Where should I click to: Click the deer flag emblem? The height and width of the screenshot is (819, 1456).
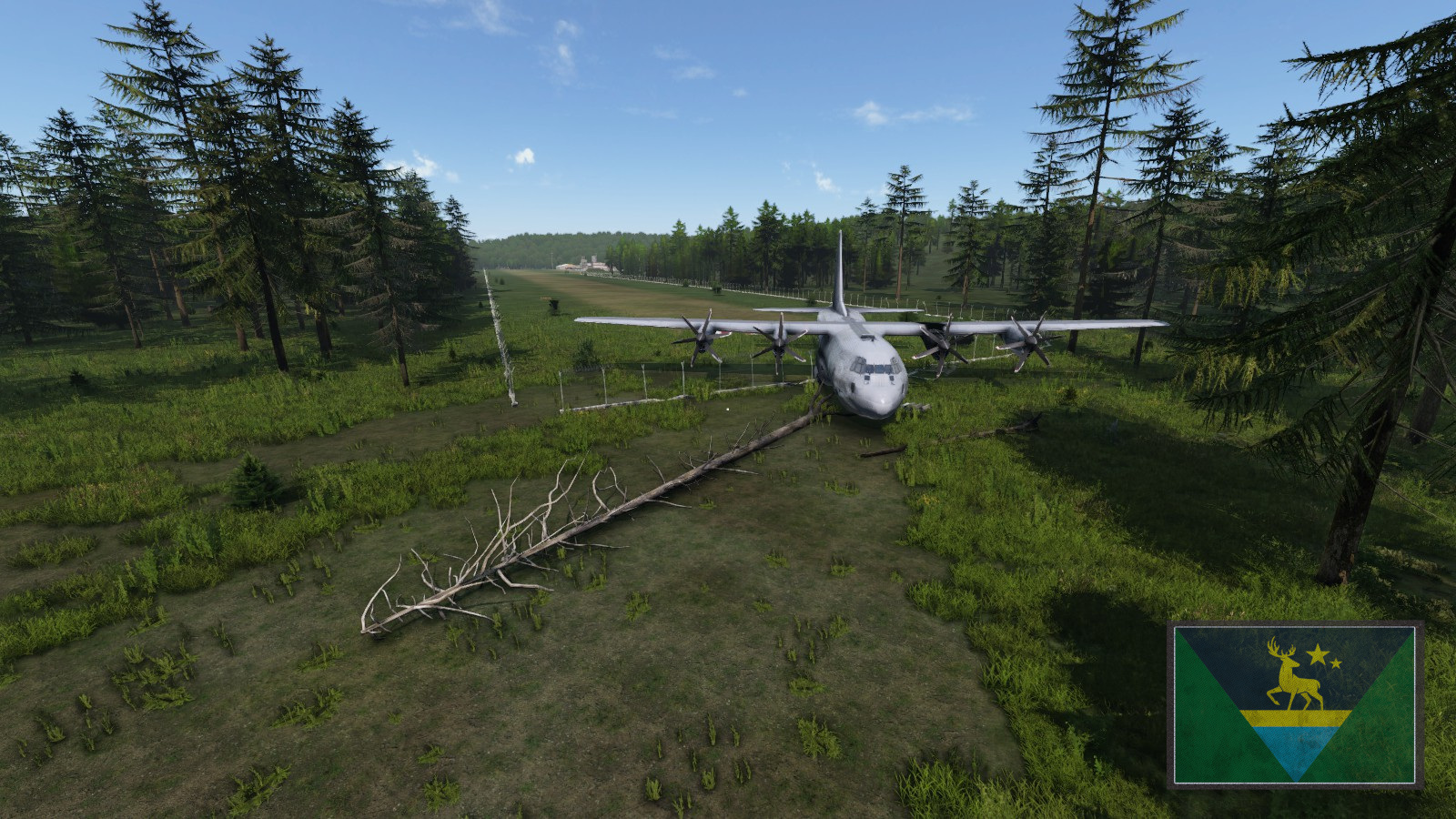[1295, 704]
